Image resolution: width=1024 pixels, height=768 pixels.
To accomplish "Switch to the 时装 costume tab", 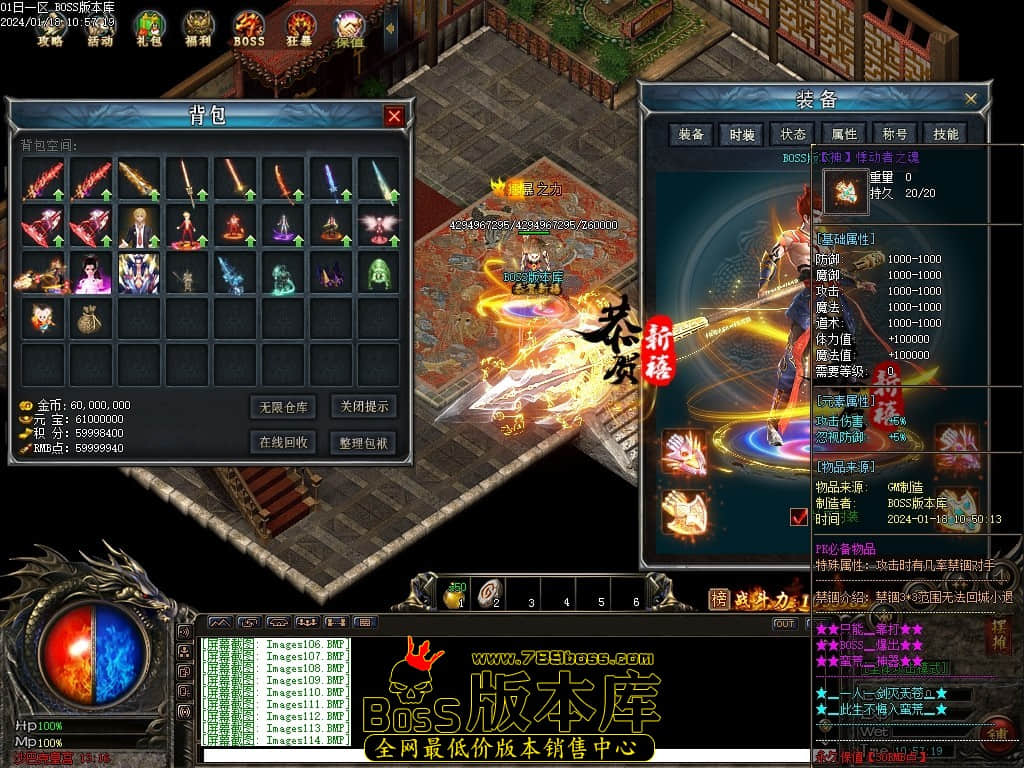I will tap(742, 135).
